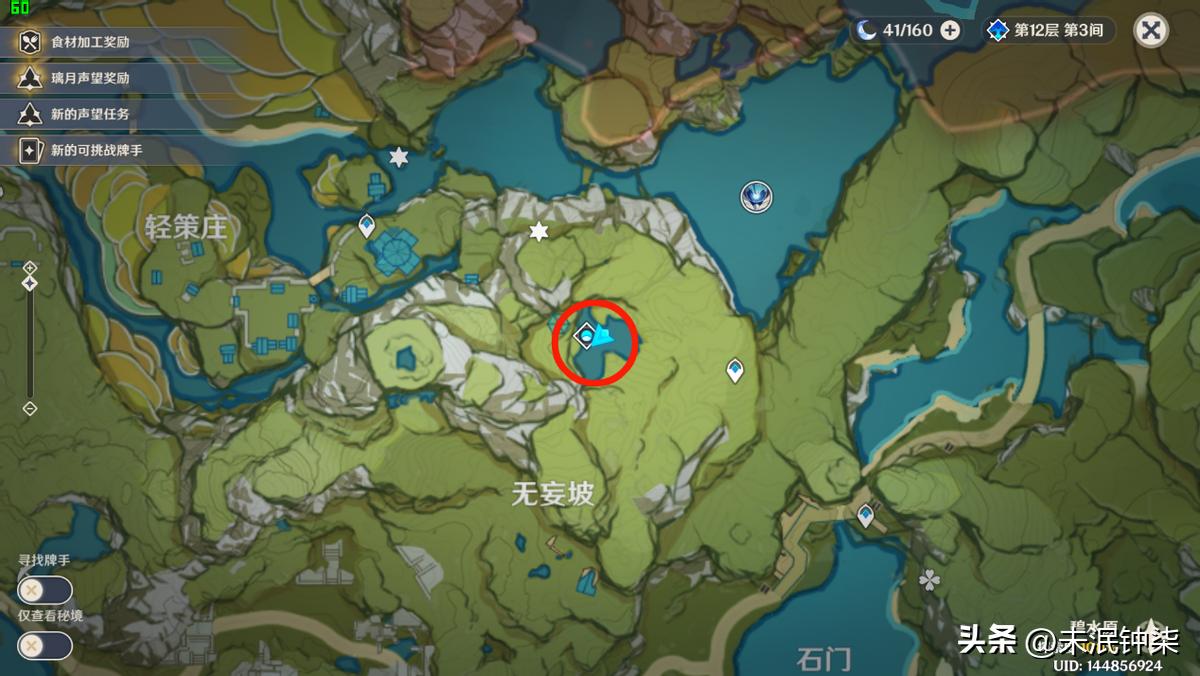
Task: Click the map zoom slider handle
Action: tap(30, 284)
